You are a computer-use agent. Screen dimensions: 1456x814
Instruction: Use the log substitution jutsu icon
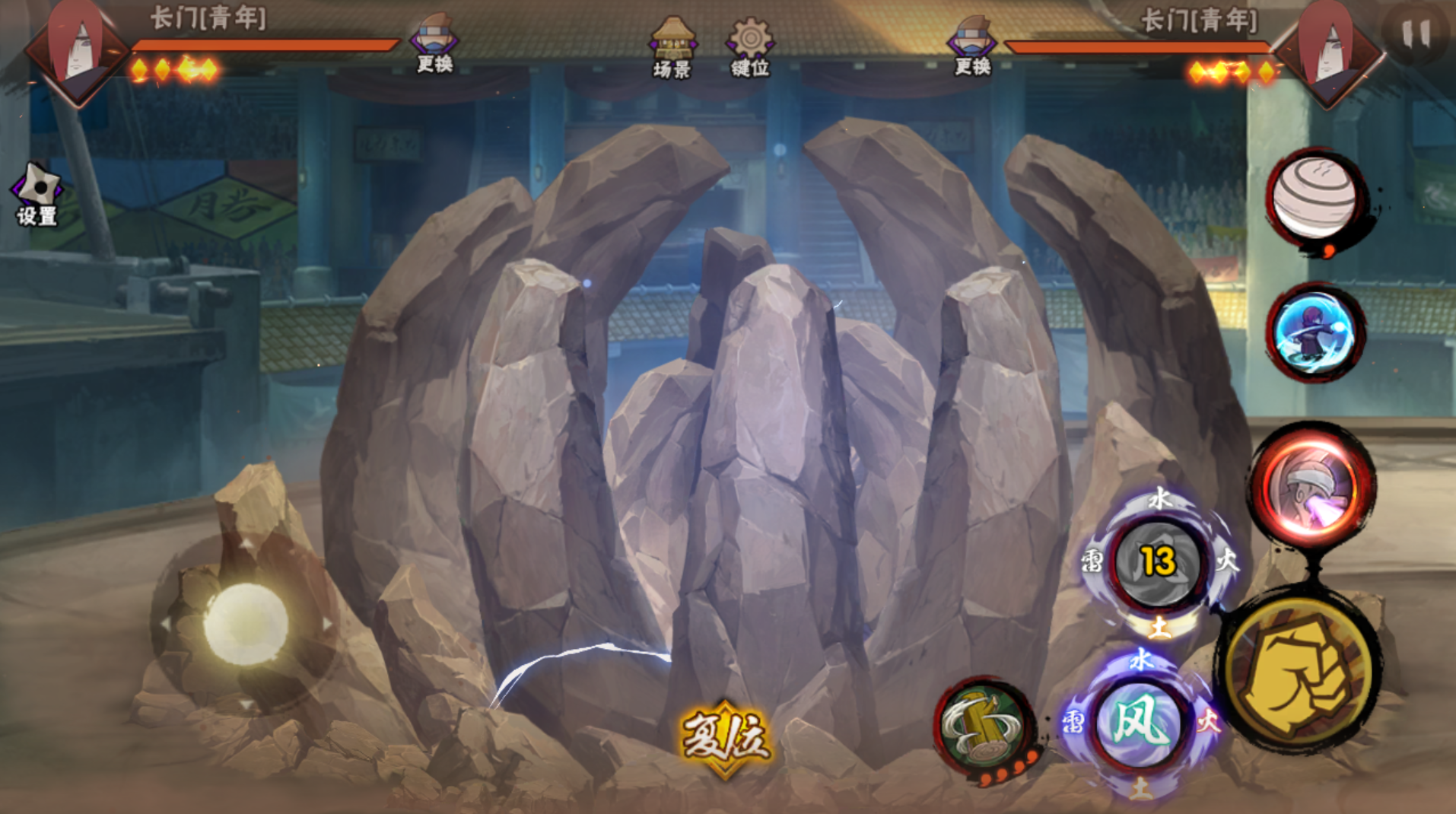[984, 727]
